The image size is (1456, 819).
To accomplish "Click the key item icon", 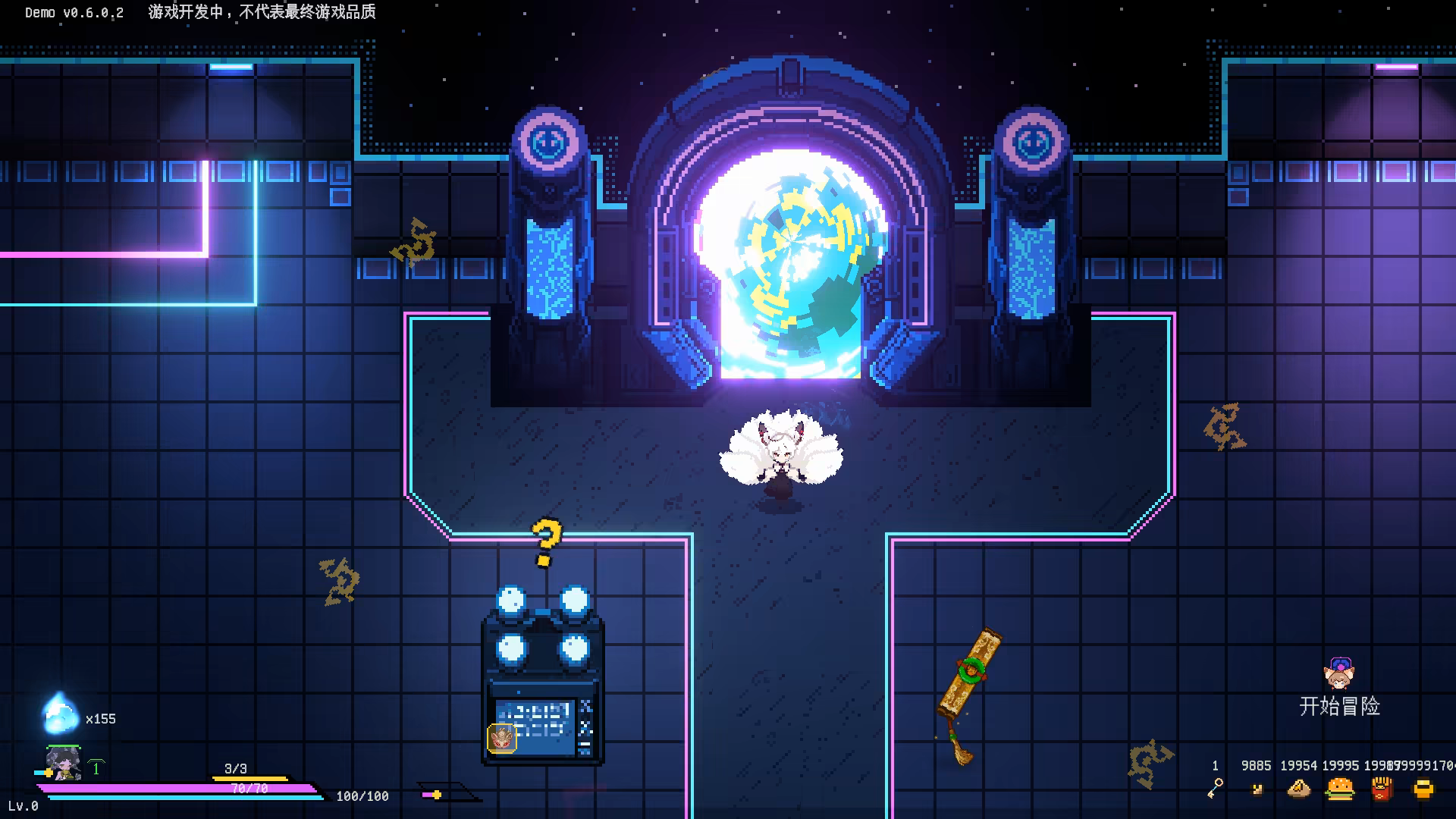I will pos(1215,789).
